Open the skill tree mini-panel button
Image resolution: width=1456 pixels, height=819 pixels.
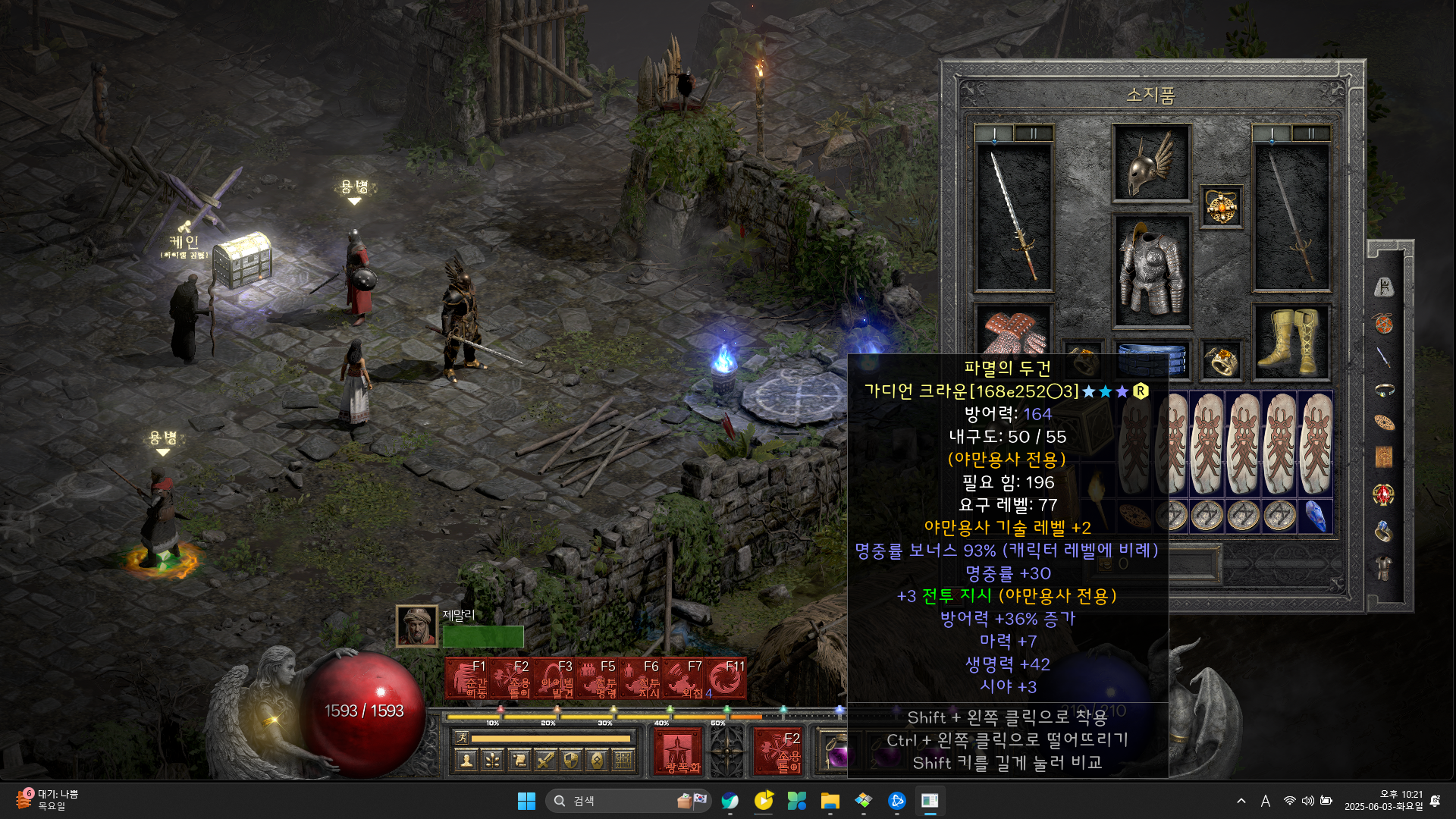(493, 760)
